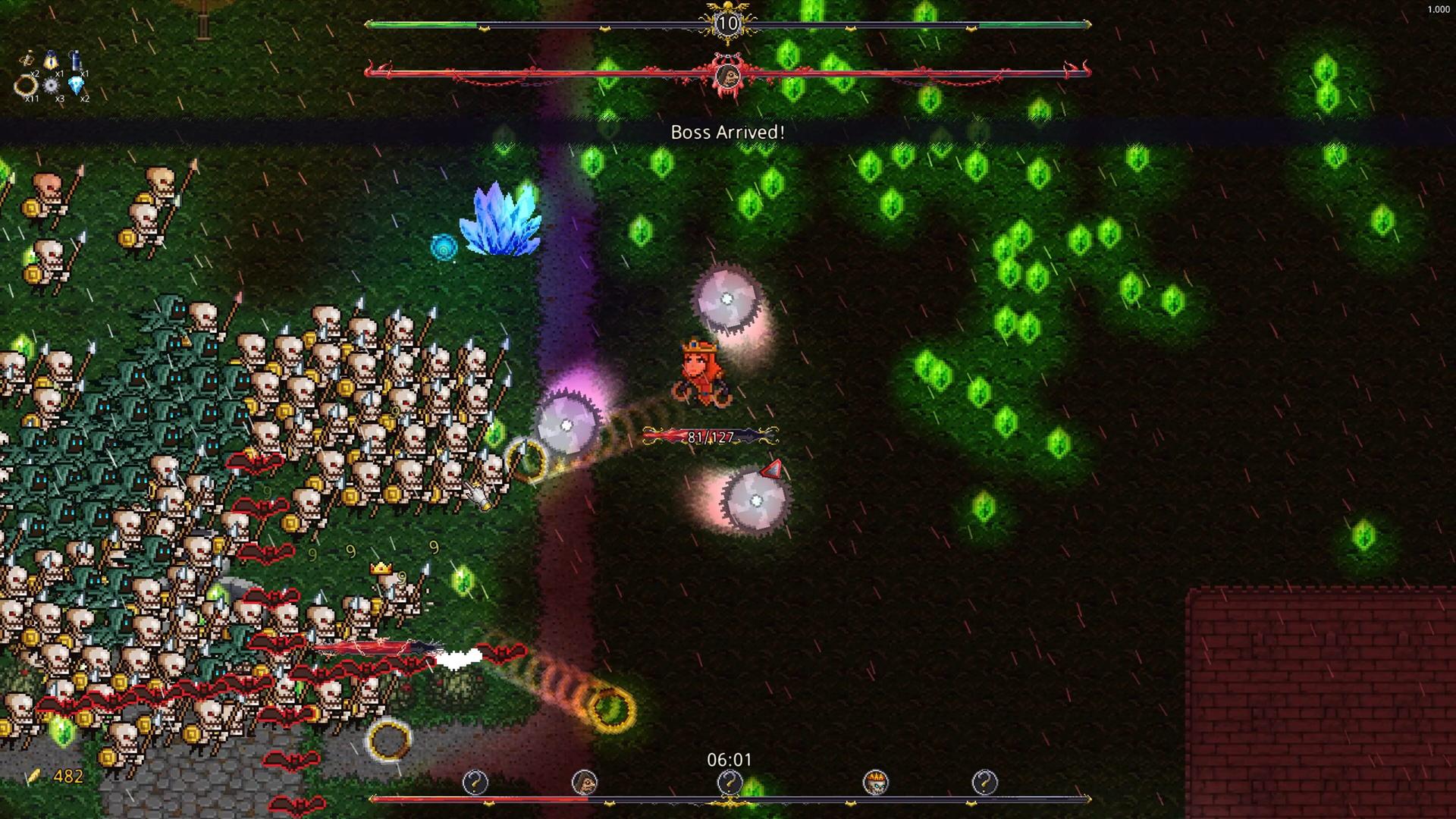This screenshot has height=819, width=1456.
Task: Click the boss portrait on the red bar
Action: click(x=728, y=75)
